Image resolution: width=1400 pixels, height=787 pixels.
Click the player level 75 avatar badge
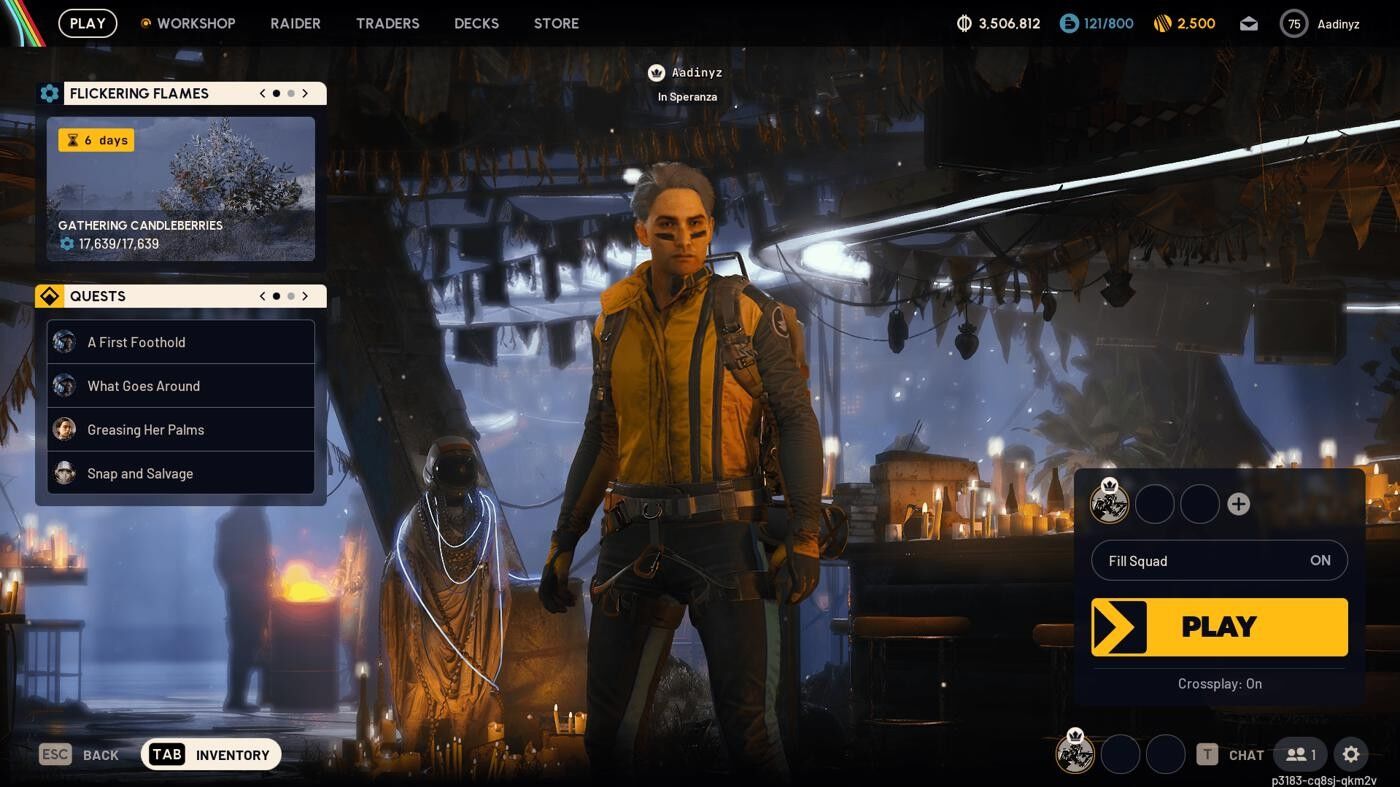coord(1293,23)
